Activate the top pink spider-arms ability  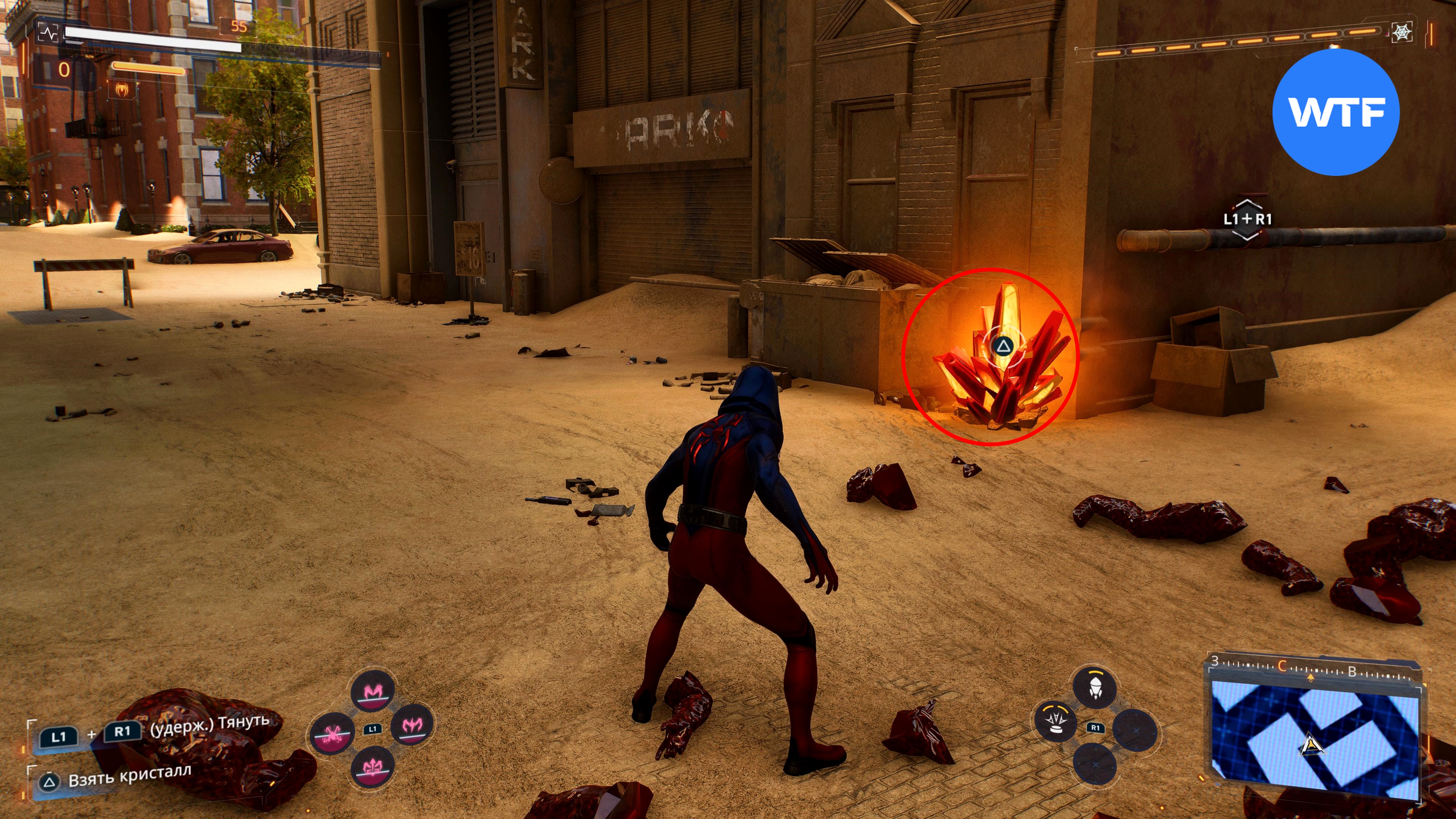[x=372, y=691]
